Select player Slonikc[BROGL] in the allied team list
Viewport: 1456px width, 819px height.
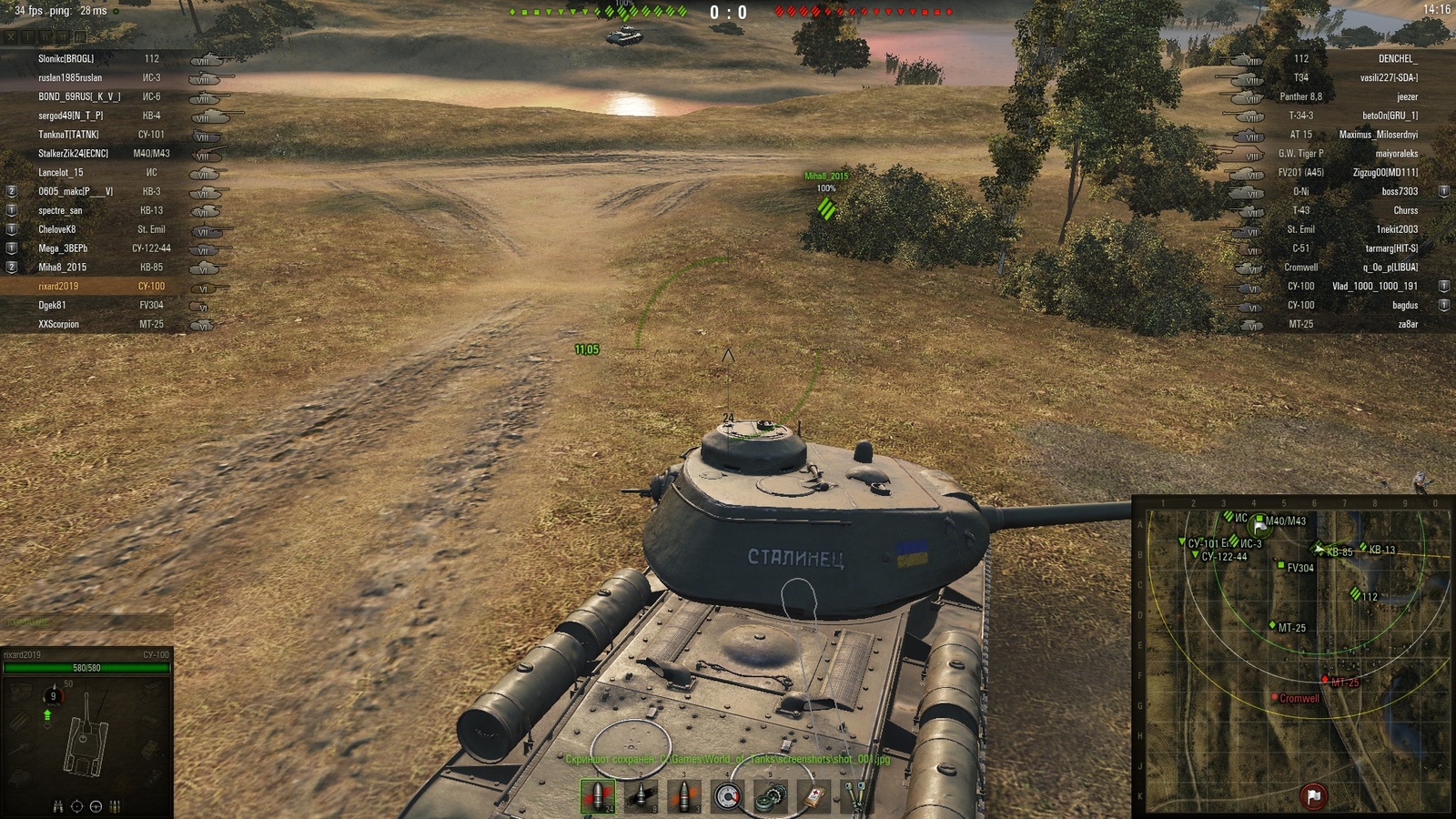[x=66, y=59]
